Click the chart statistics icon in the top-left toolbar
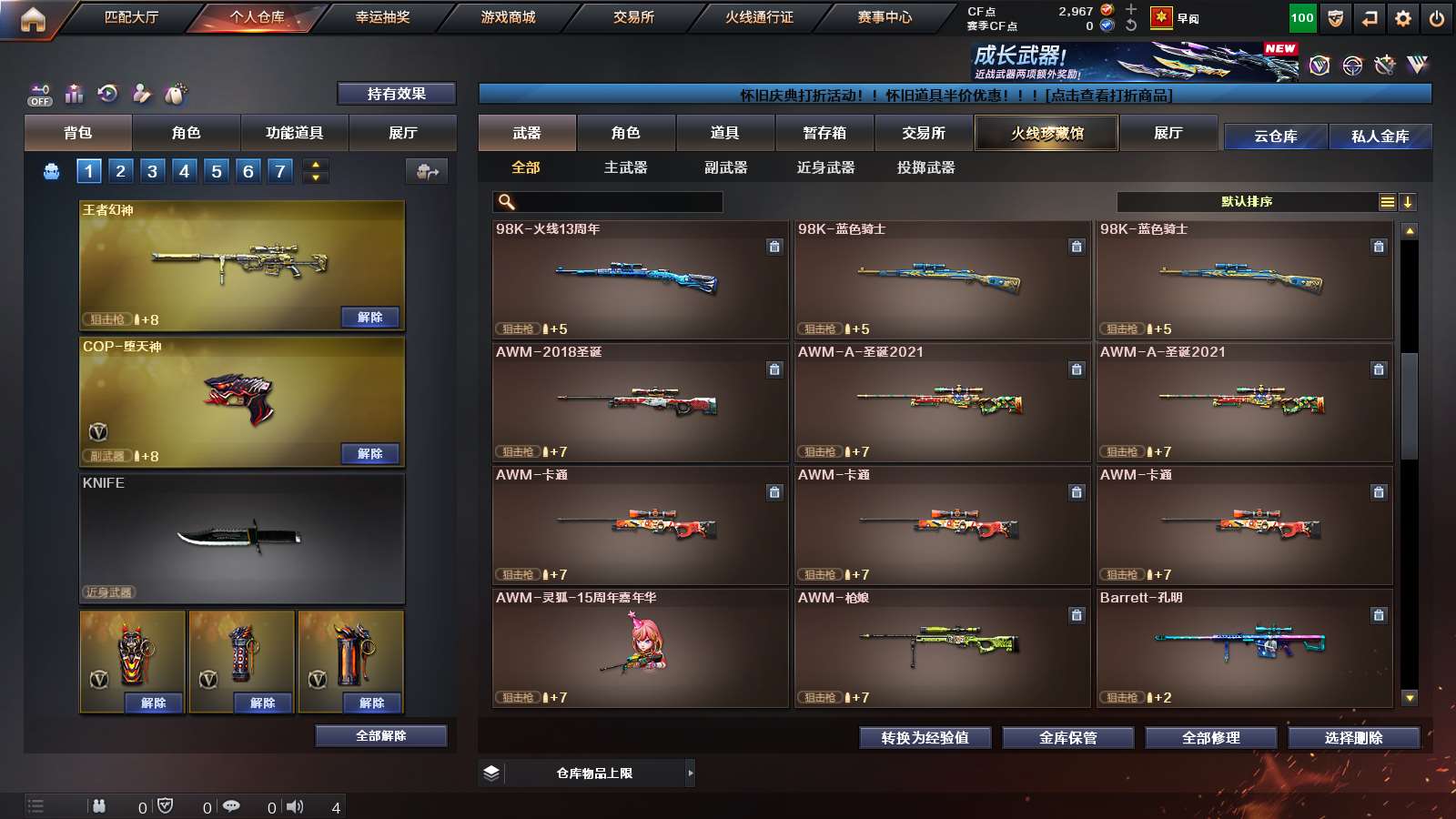1456x819 pixels. click(x=74, y=93)
